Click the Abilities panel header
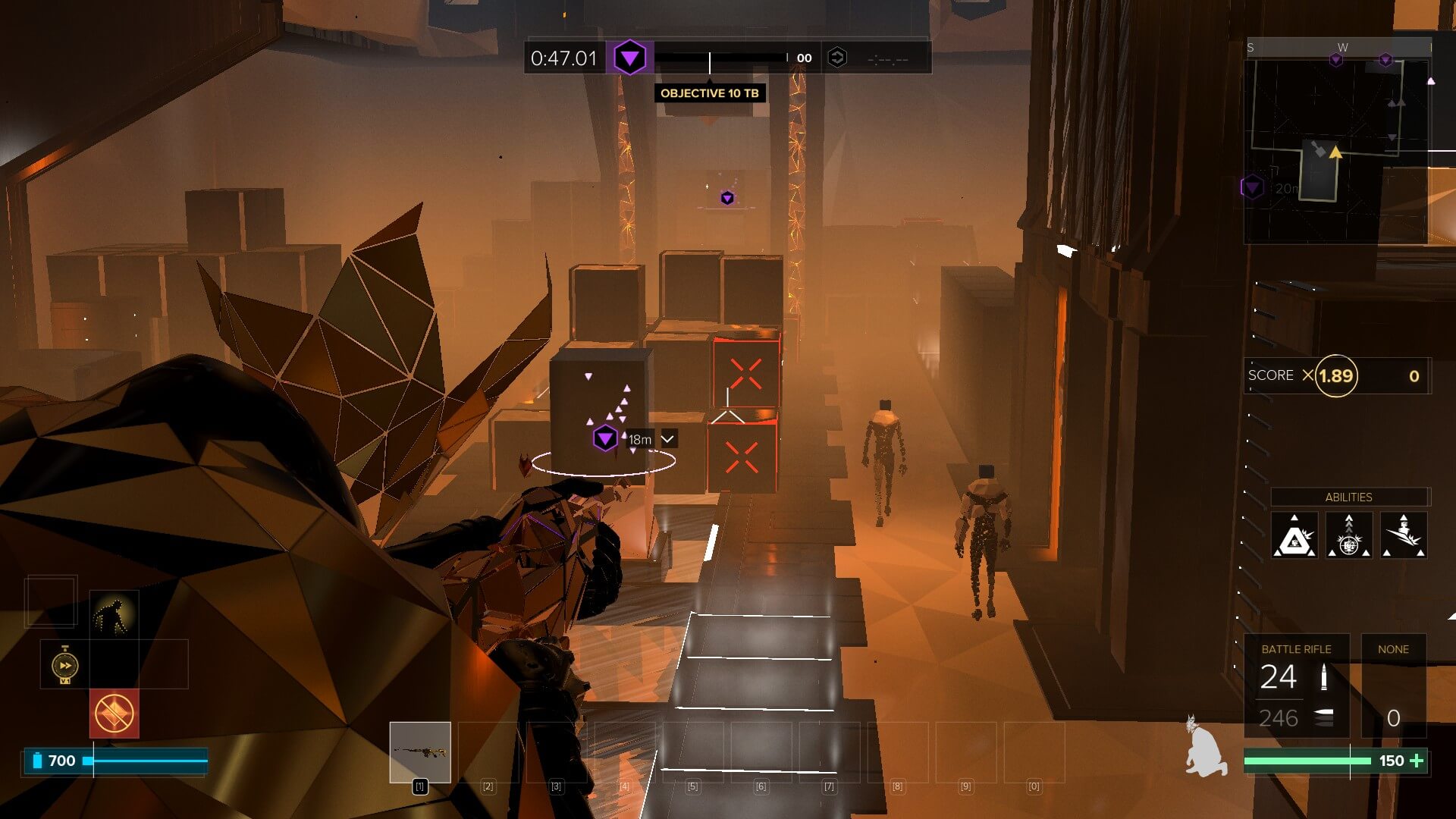 coord(1348,497)
